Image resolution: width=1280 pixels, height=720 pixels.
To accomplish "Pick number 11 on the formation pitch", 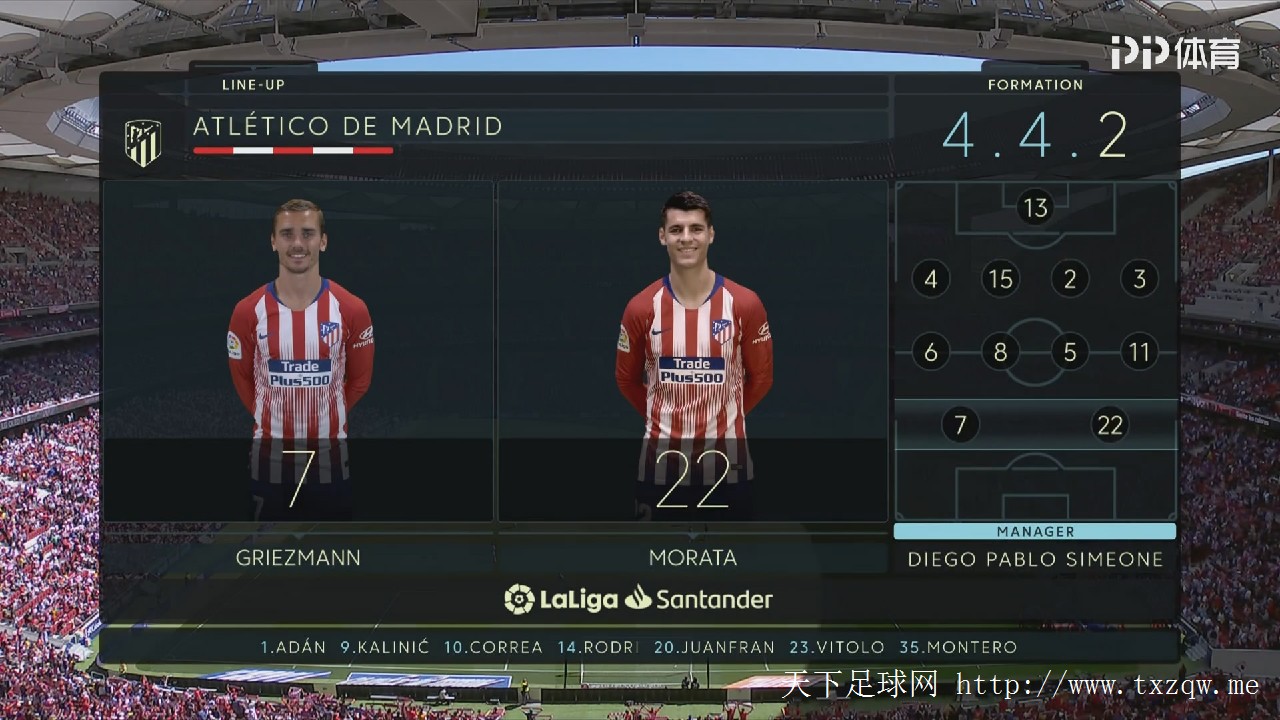I will [1139, 352].
